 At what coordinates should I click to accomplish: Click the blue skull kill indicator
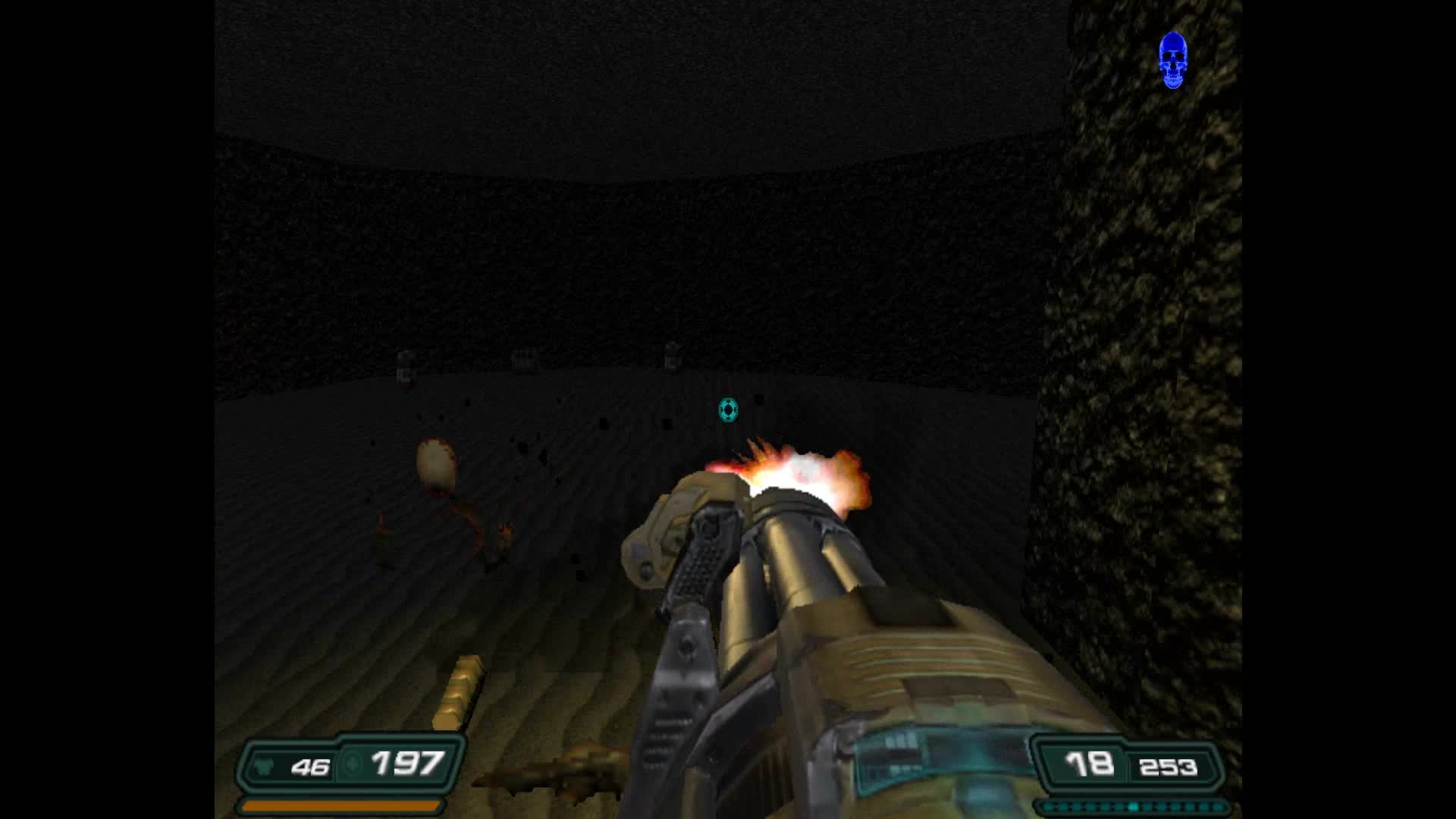[1175, 61]
